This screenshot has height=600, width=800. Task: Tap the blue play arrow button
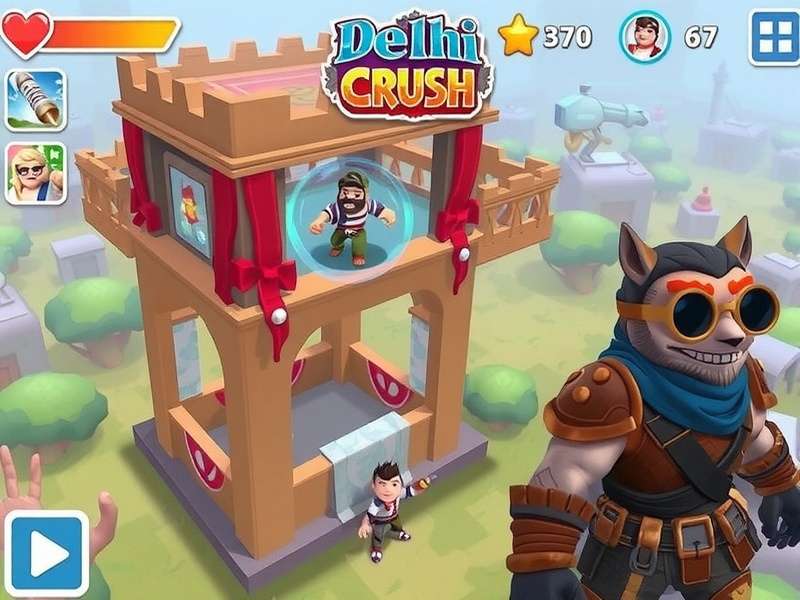(46, 554)
